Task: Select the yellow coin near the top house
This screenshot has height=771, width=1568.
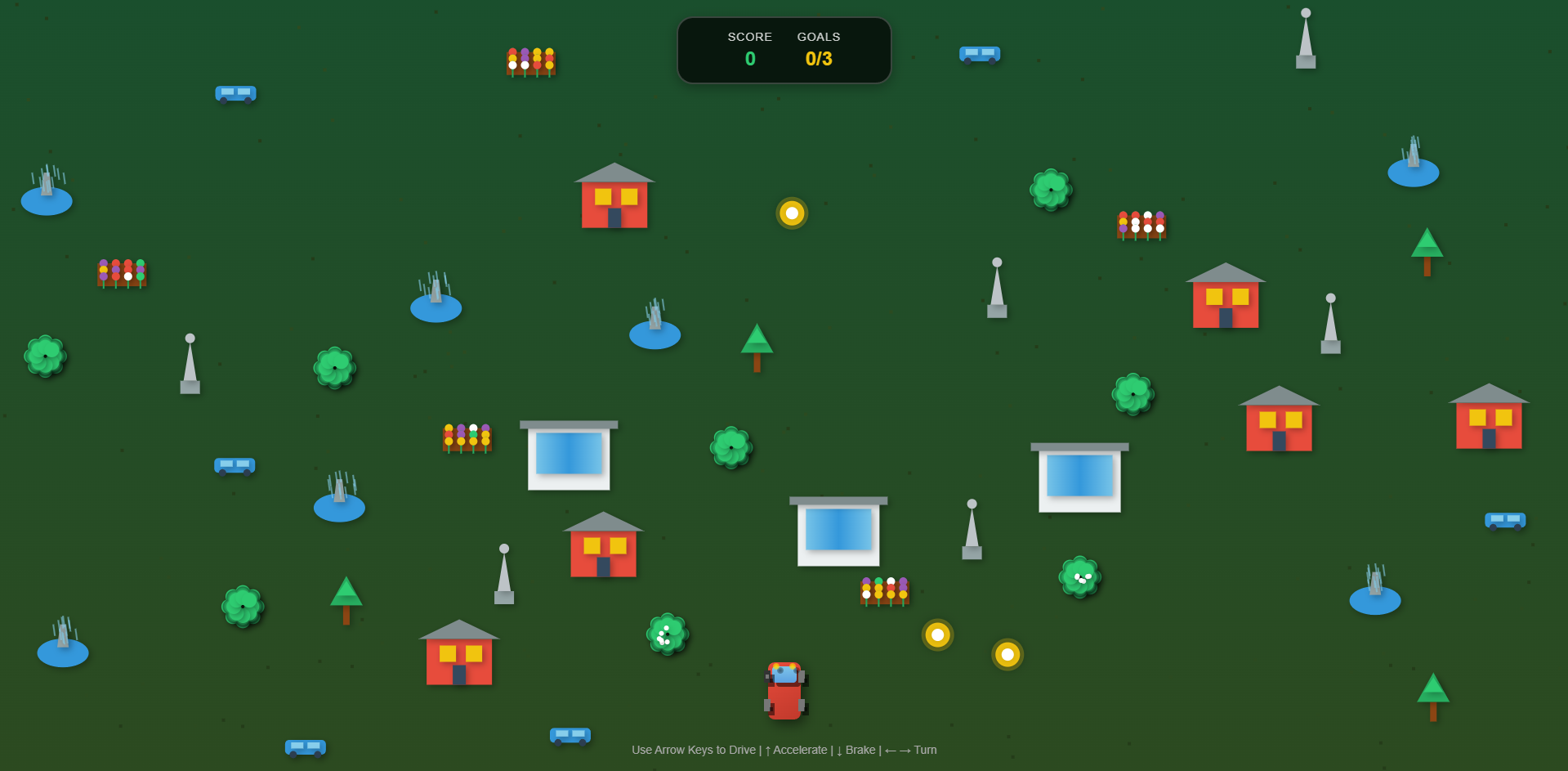Action: pyautogui.click(x=791, y=213)
